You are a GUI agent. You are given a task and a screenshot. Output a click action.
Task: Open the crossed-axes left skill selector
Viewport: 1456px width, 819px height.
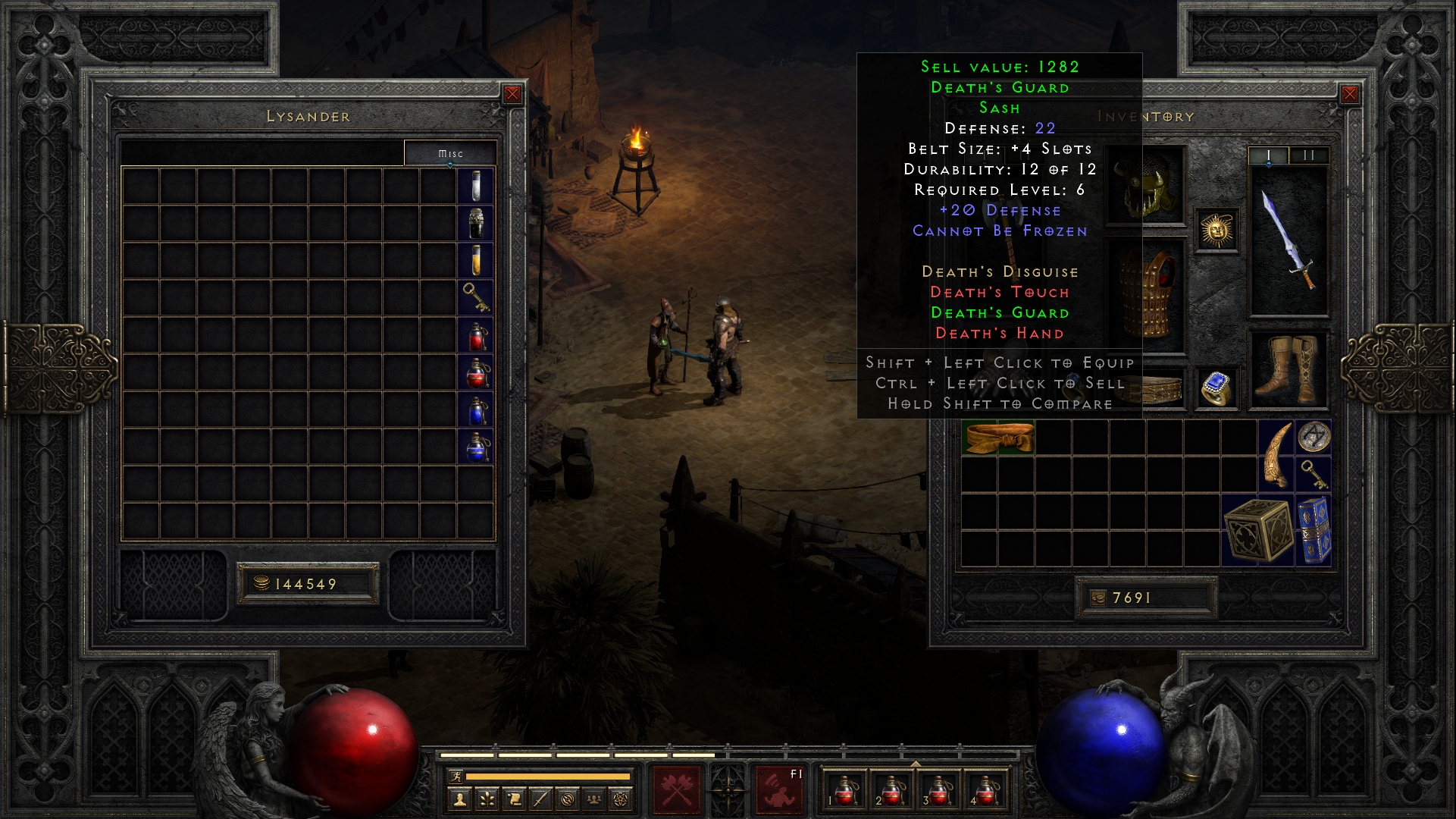click(x=677, y=789)
